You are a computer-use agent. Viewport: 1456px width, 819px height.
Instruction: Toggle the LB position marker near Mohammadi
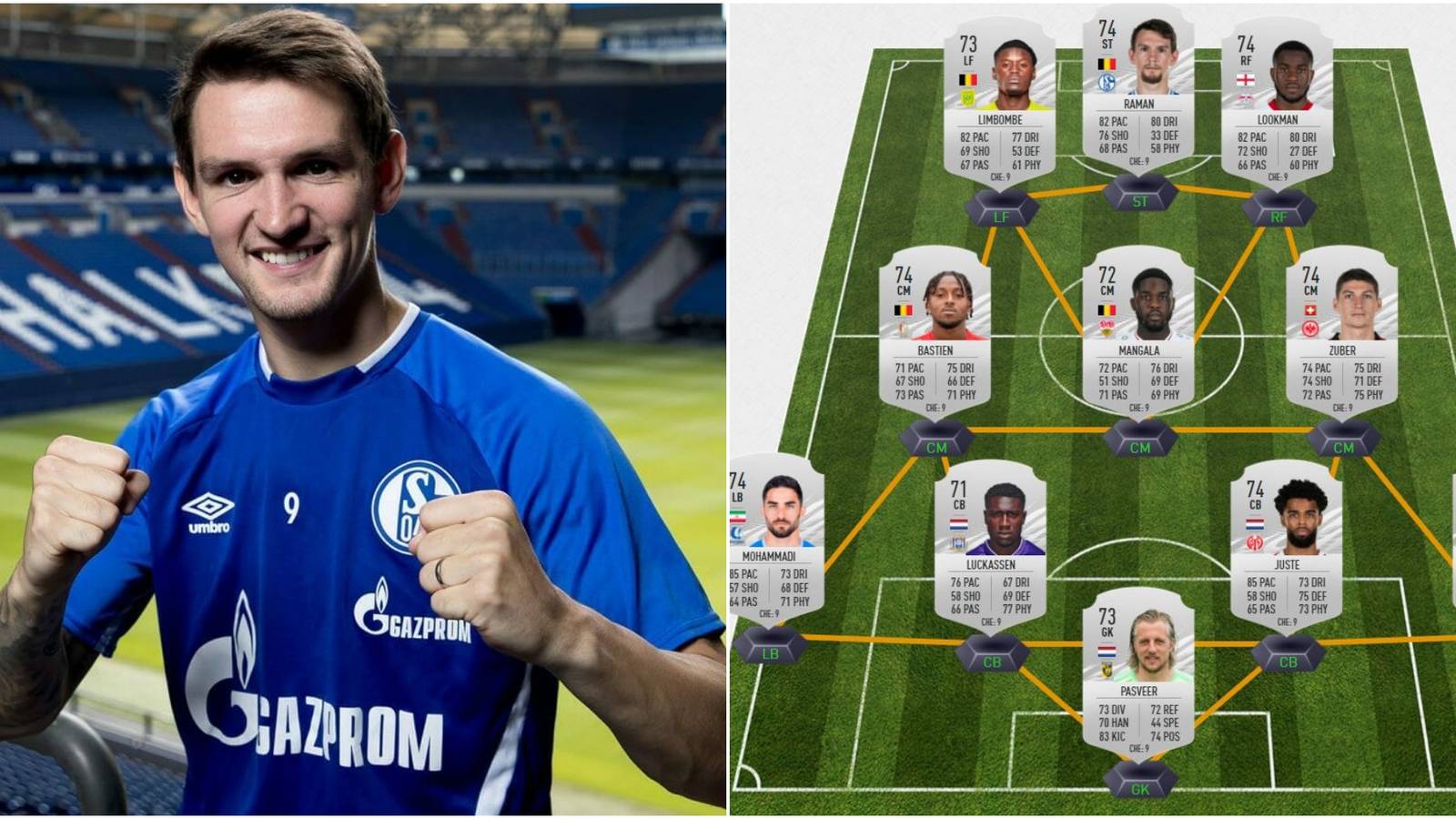(769, 653)
